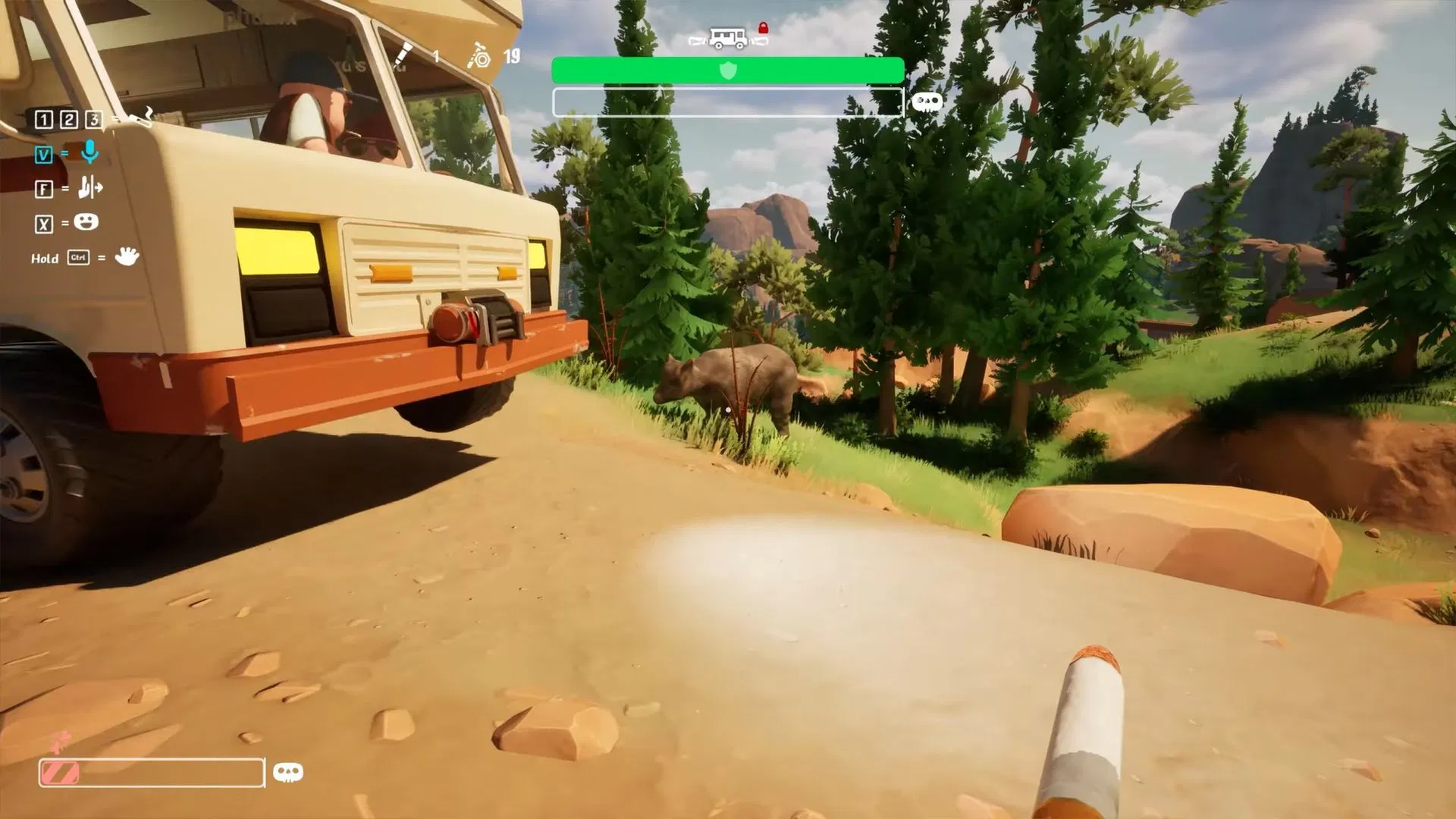Open the emote smiley face icon
Screen dimensions: 1456x819
click(86, 221)
